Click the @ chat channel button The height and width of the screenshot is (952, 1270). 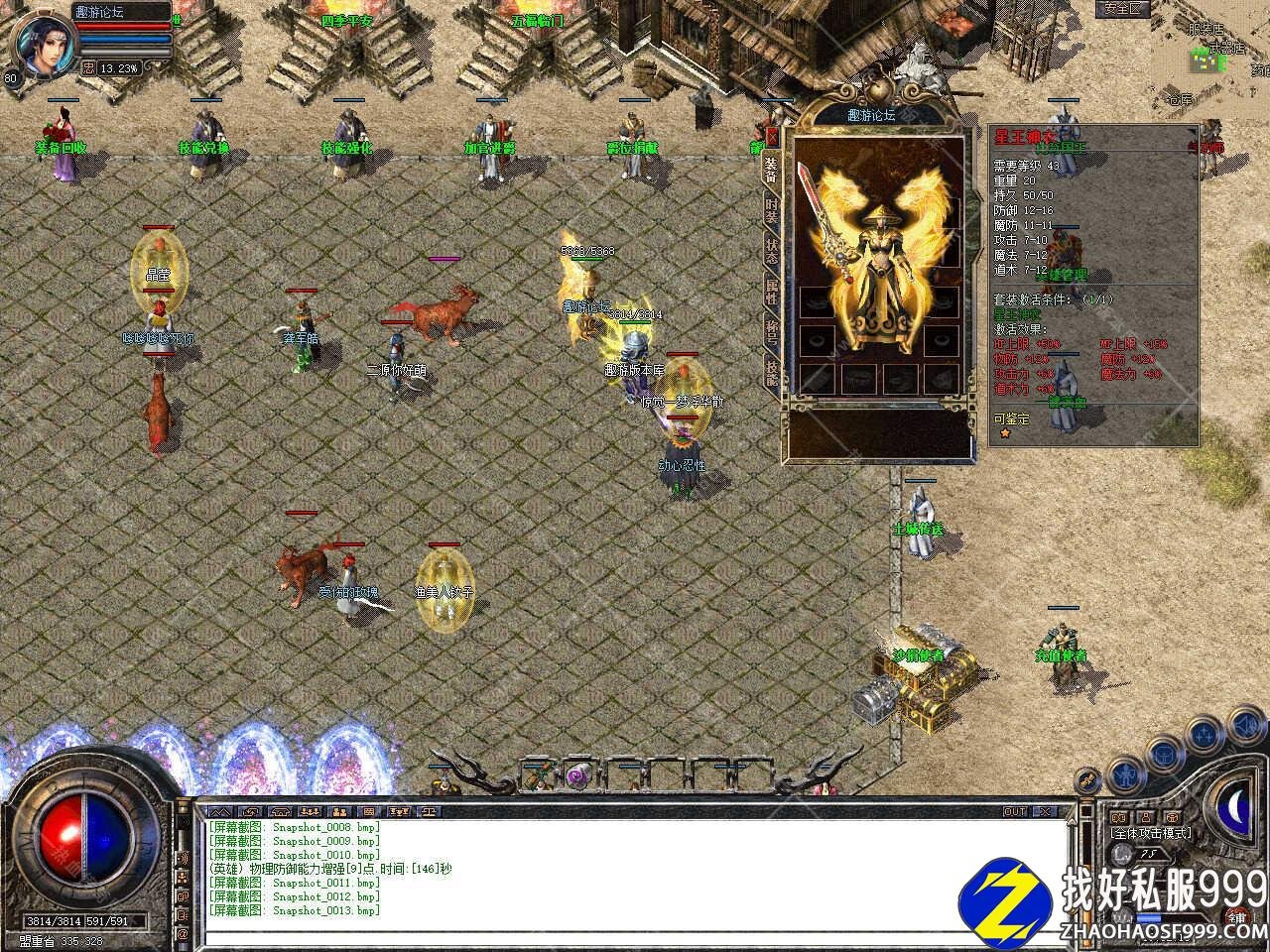click(183, 934)
